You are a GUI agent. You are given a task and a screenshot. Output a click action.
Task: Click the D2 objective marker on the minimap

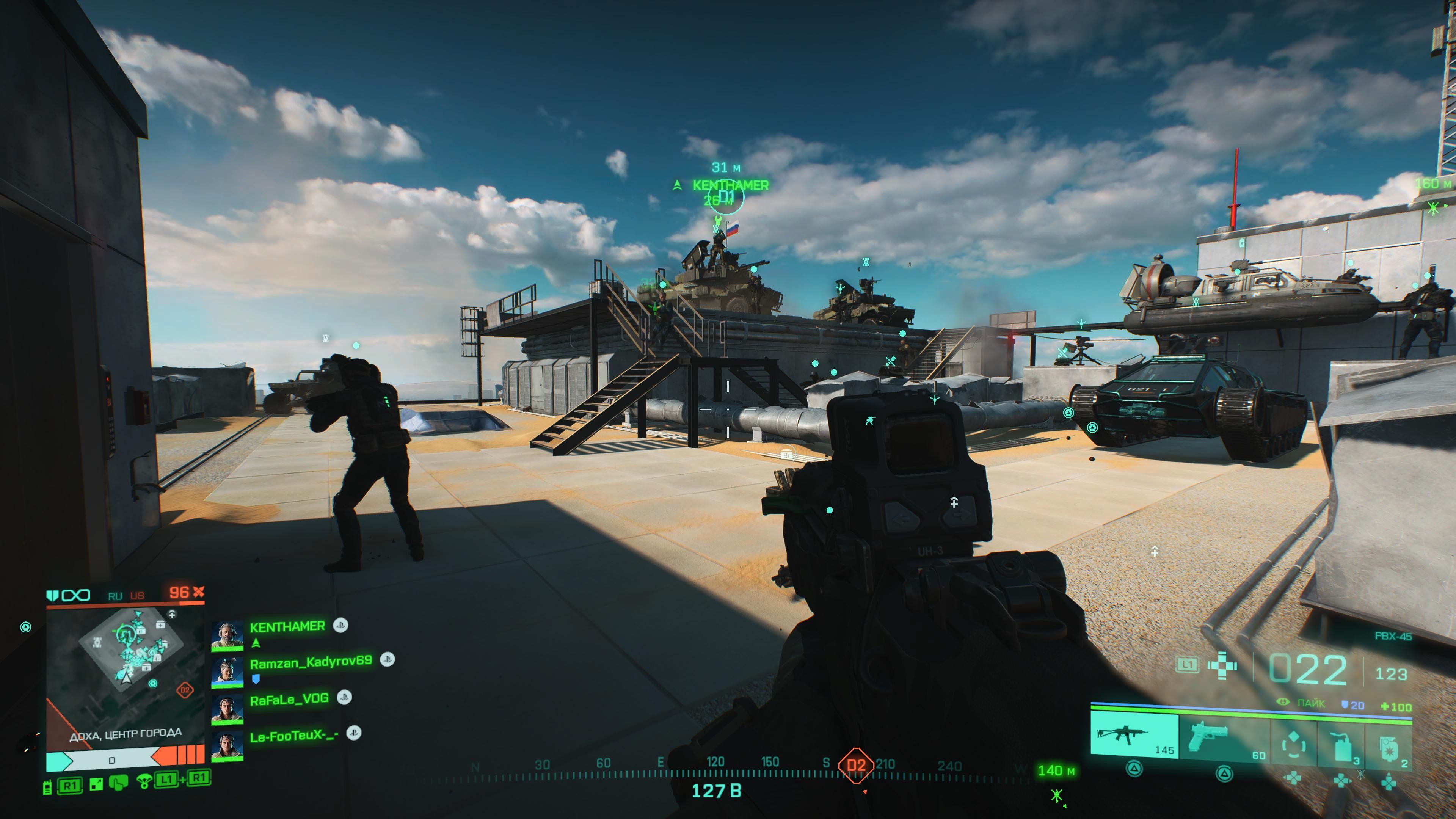tap(185, 690)
